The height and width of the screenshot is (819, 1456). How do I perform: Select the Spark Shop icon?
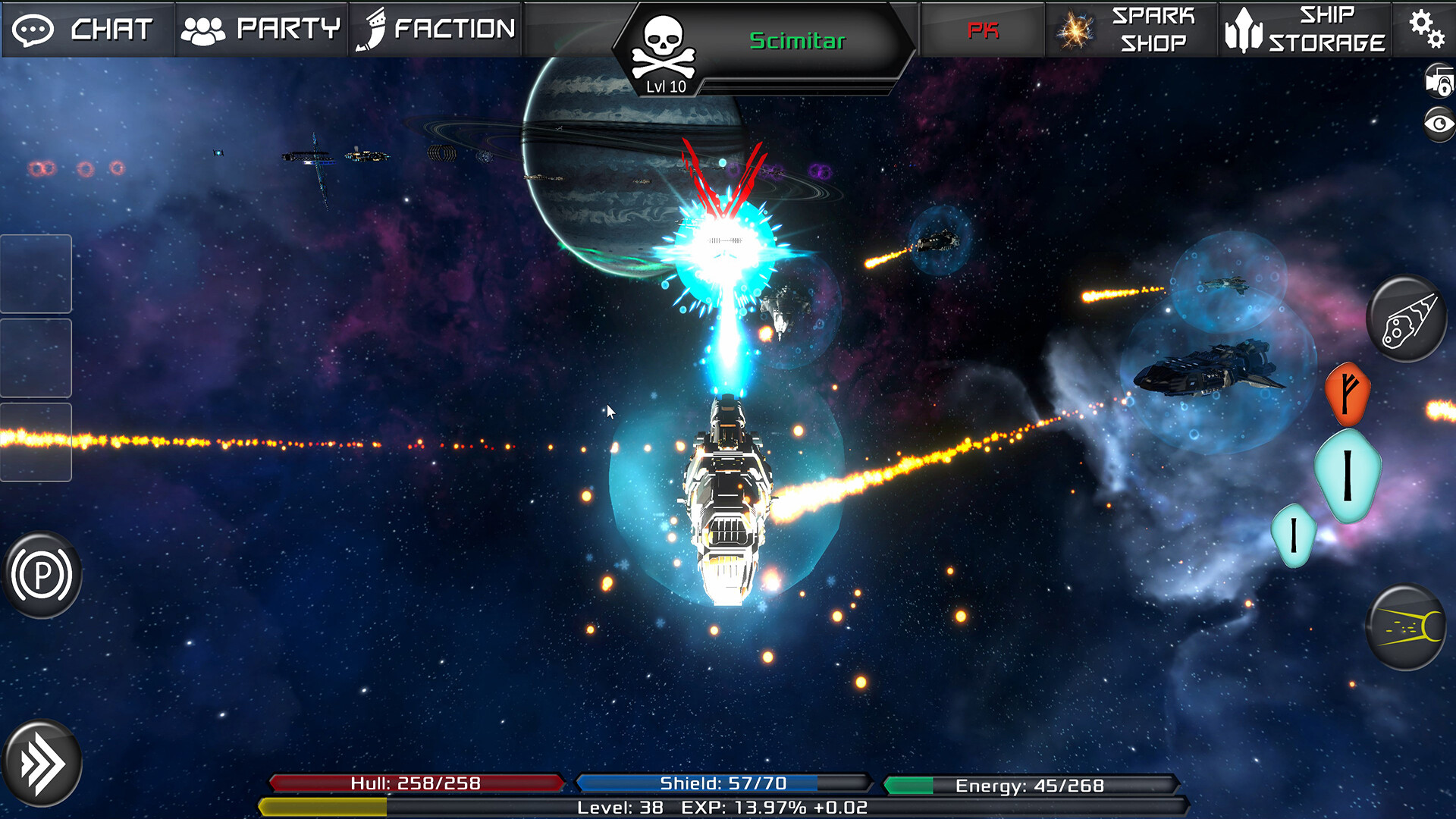click(x=1075, y=29)
